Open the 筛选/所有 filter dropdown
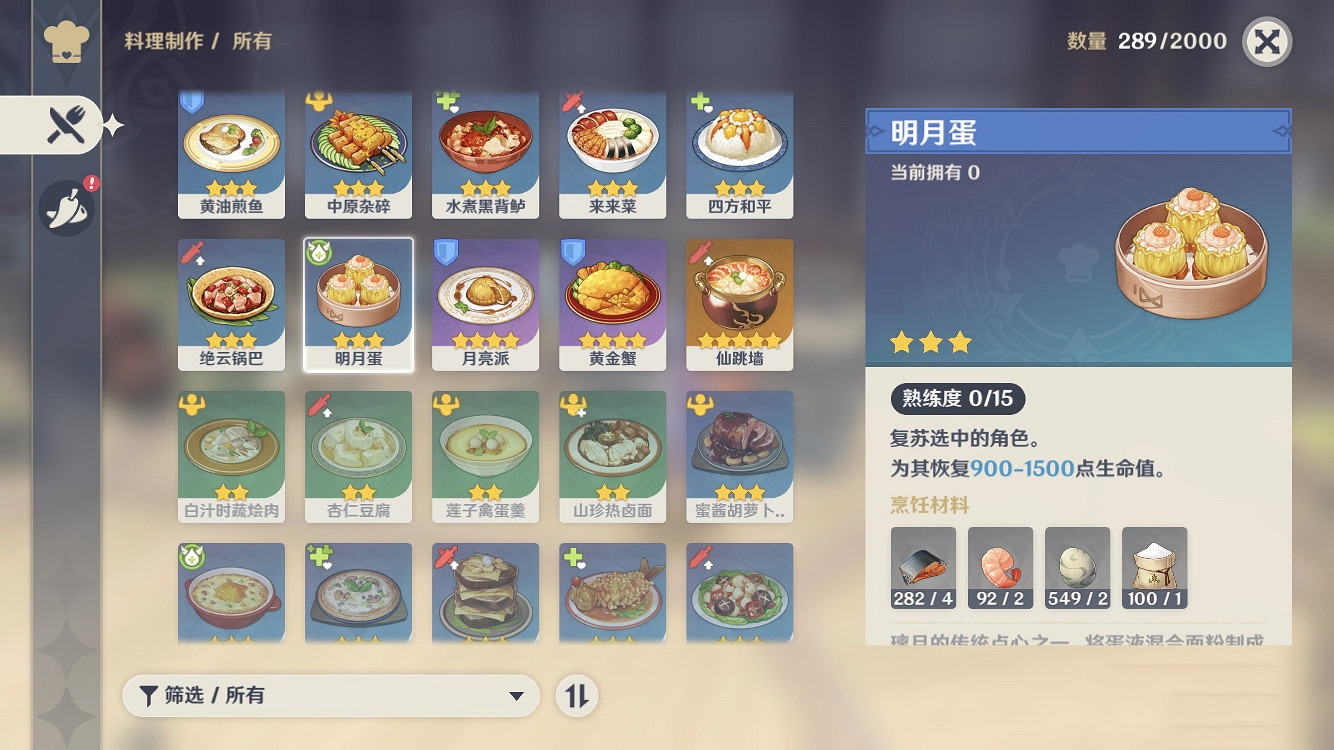This screenshot has height=750, width=1334. point(330,695)
